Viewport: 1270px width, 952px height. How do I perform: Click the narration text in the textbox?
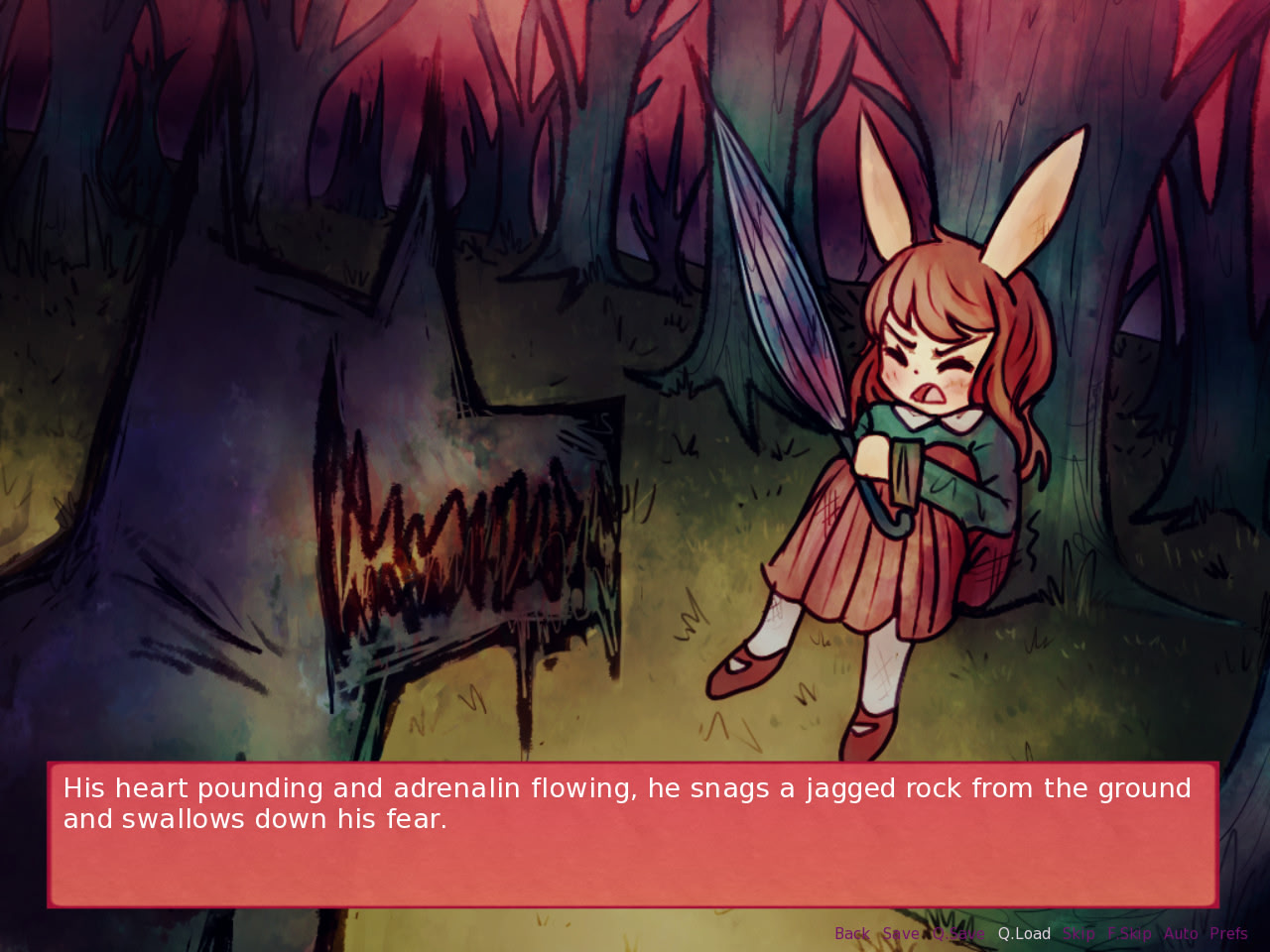[625, 803]
